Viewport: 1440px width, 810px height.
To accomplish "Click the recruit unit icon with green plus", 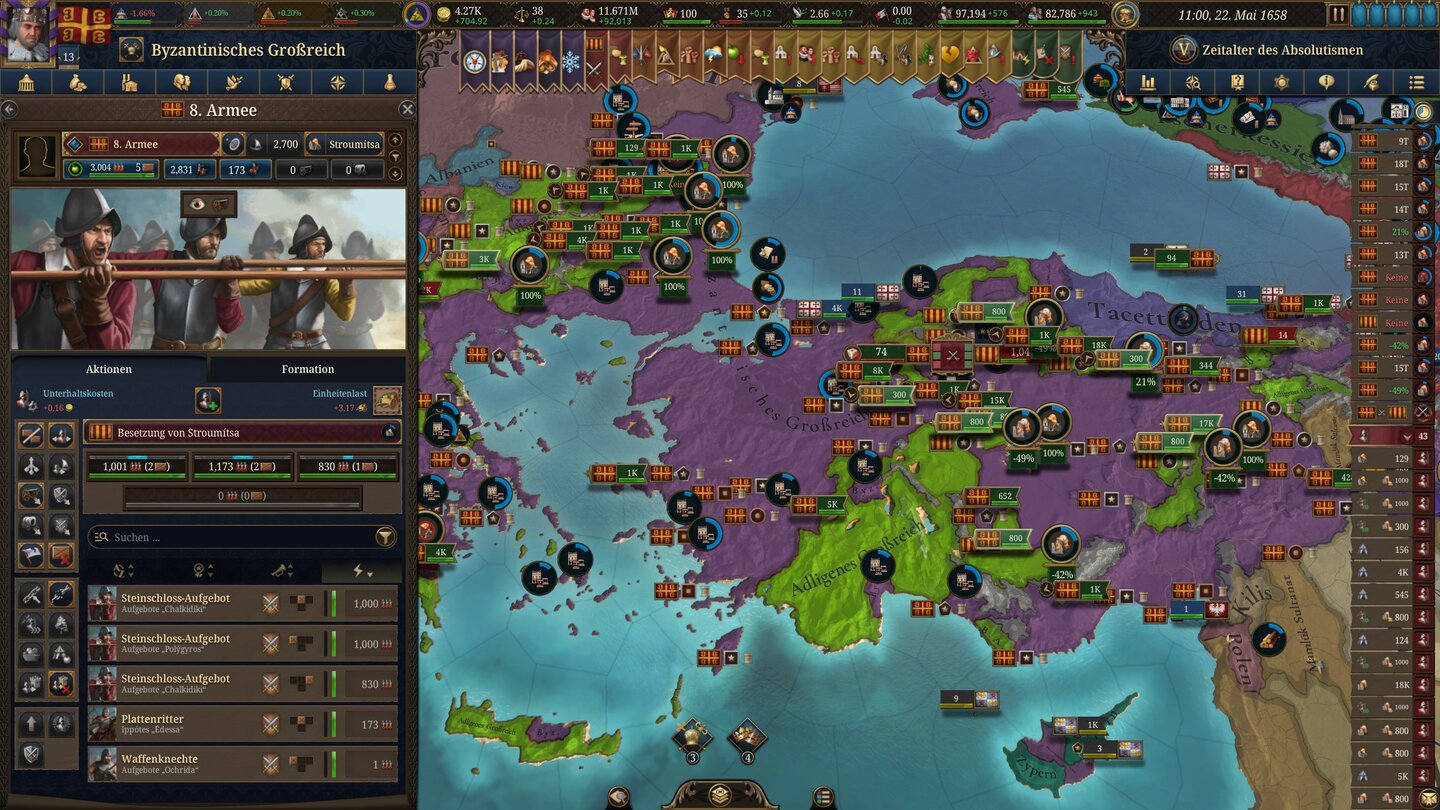I will click(208, 401).
